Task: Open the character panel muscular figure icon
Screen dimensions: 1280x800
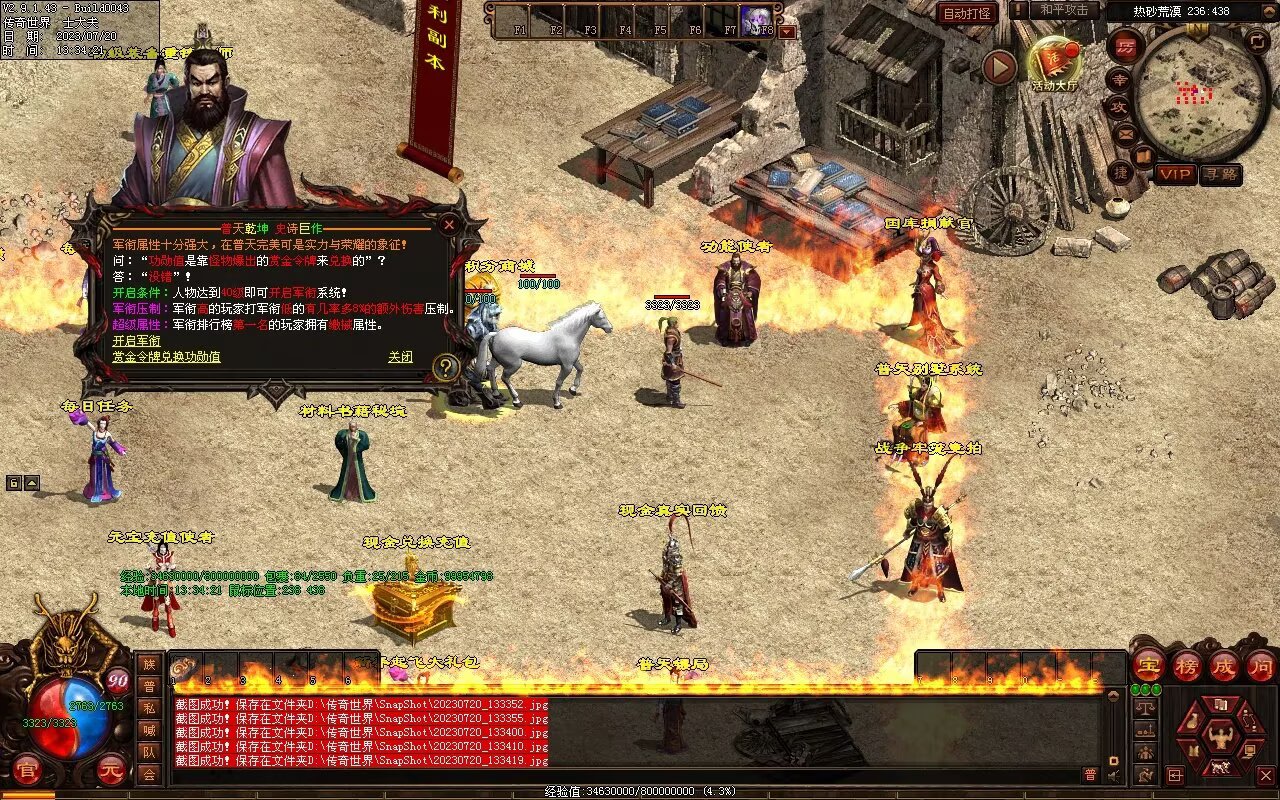Action: (1219, 738)
